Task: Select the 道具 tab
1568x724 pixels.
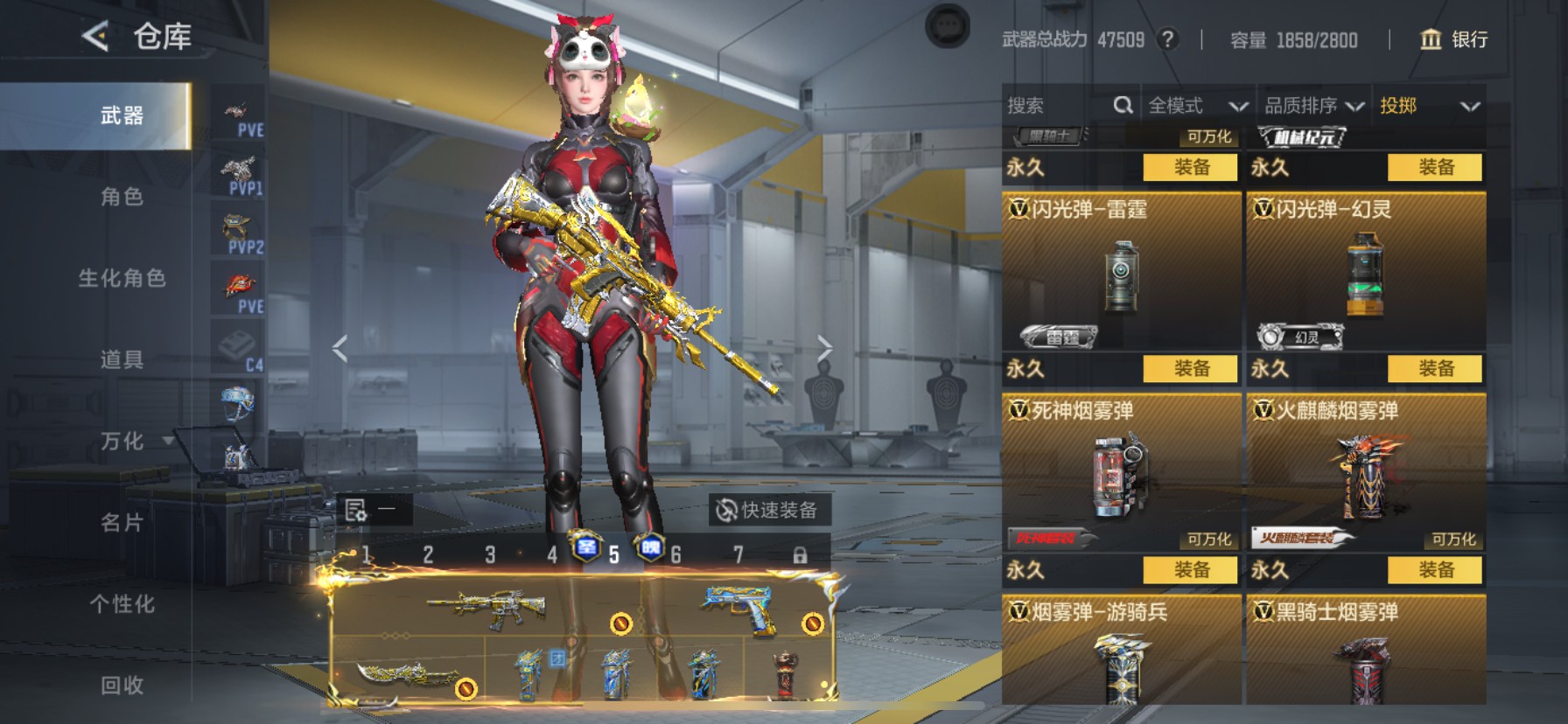Action: [122, 359]
